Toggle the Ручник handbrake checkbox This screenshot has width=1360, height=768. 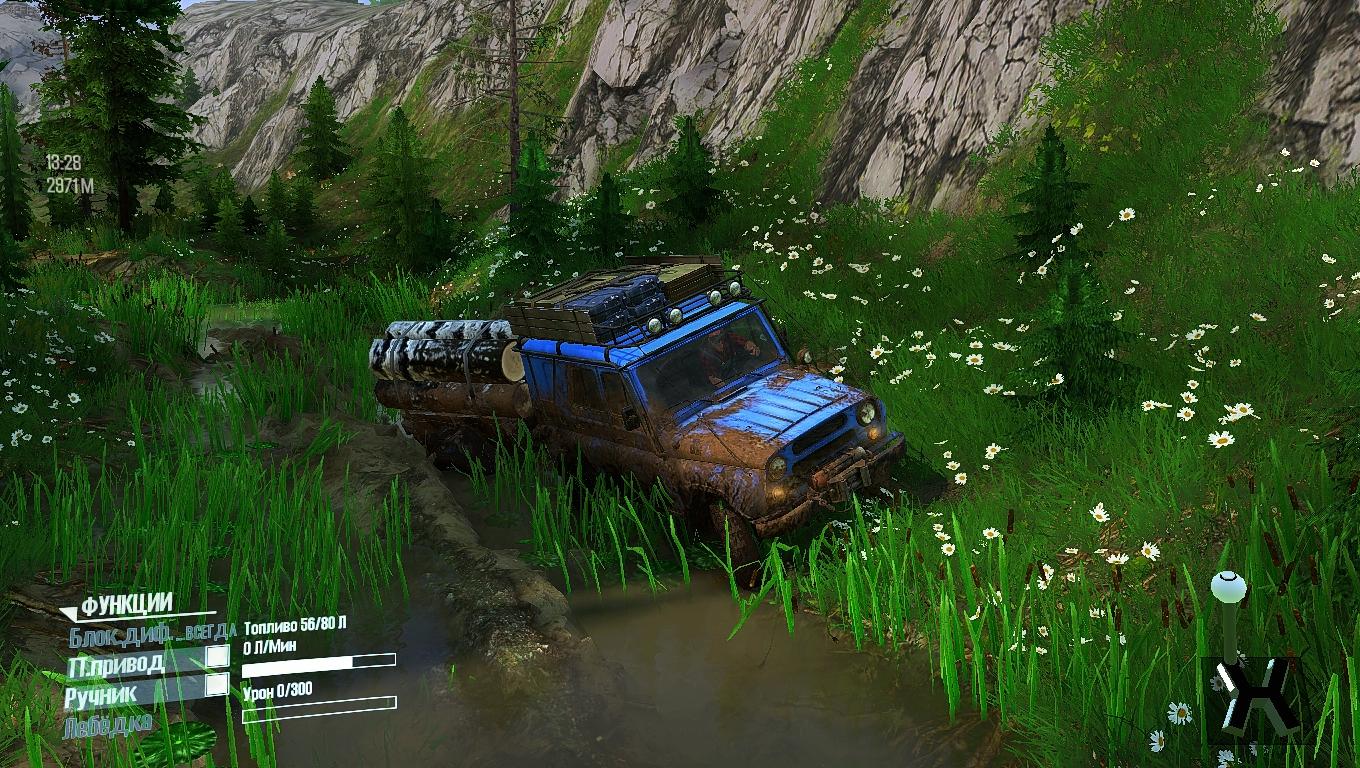coord(216,685)
